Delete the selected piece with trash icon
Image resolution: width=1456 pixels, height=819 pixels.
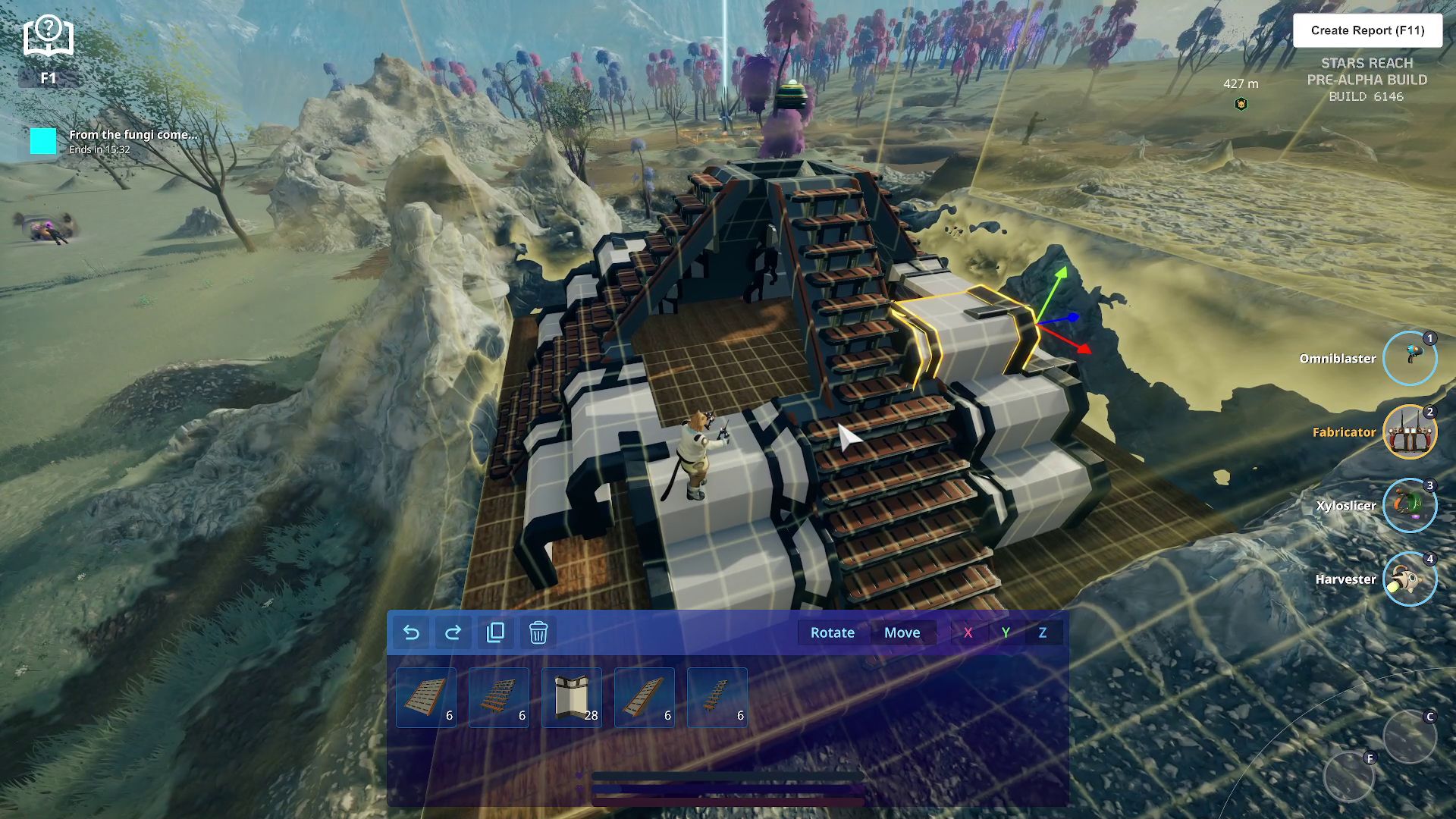(x=538, y=632)
